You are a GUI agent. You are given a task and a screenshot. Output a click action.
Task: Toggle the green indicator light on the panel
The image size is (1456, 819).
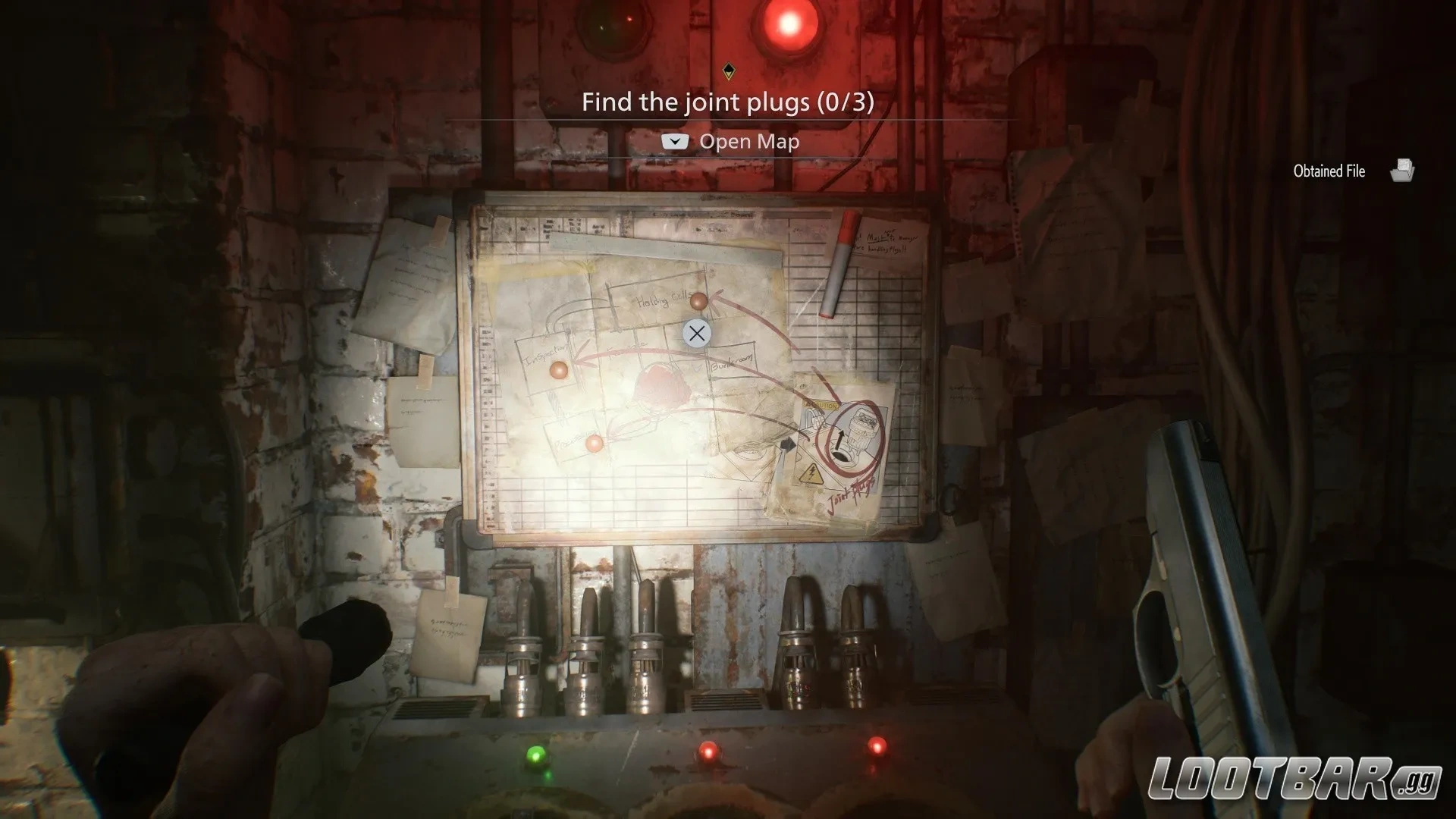coord(536,754)
